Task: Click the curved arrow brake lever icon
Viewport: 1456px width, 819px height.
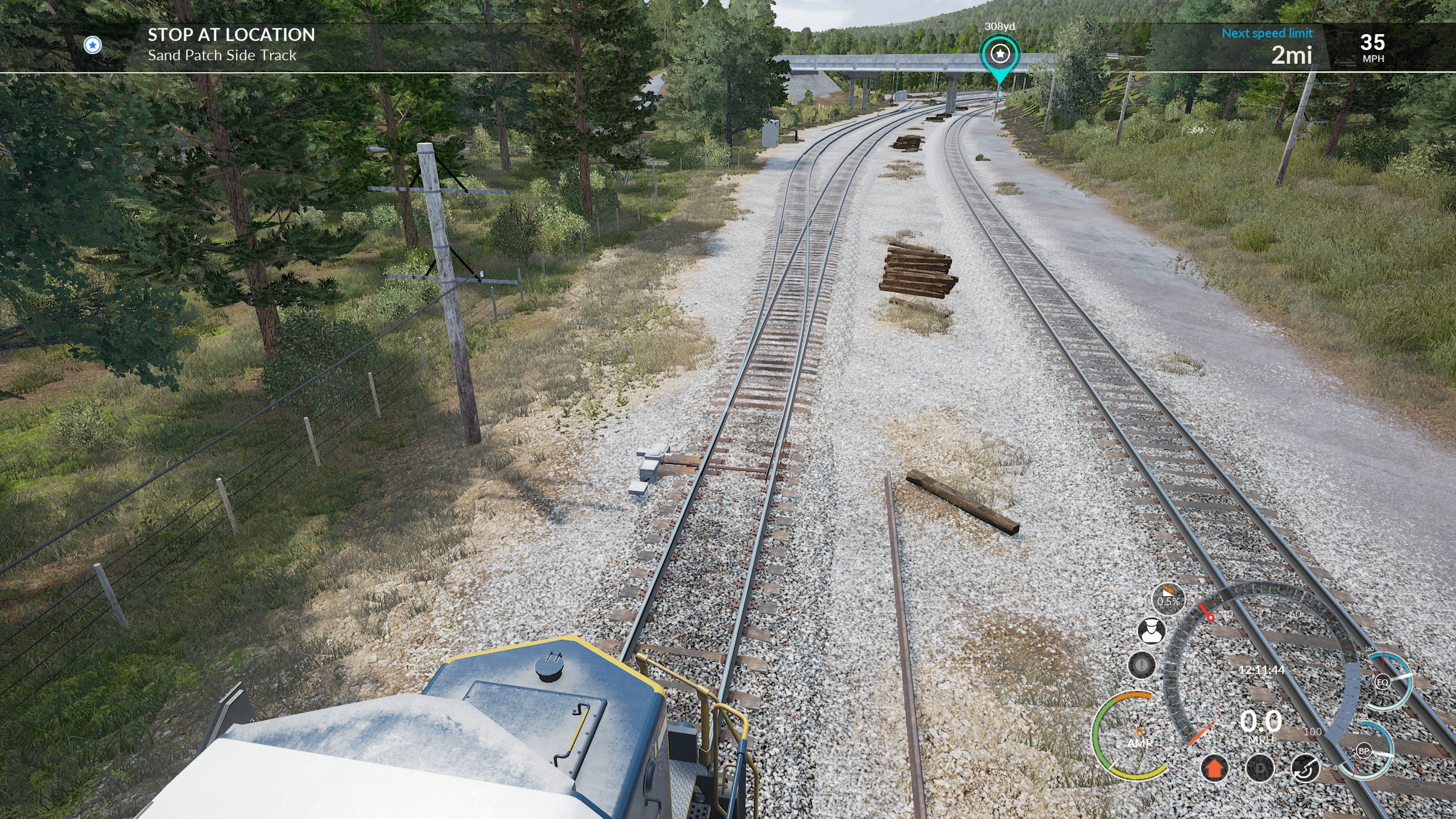Action: [1306, 768]
